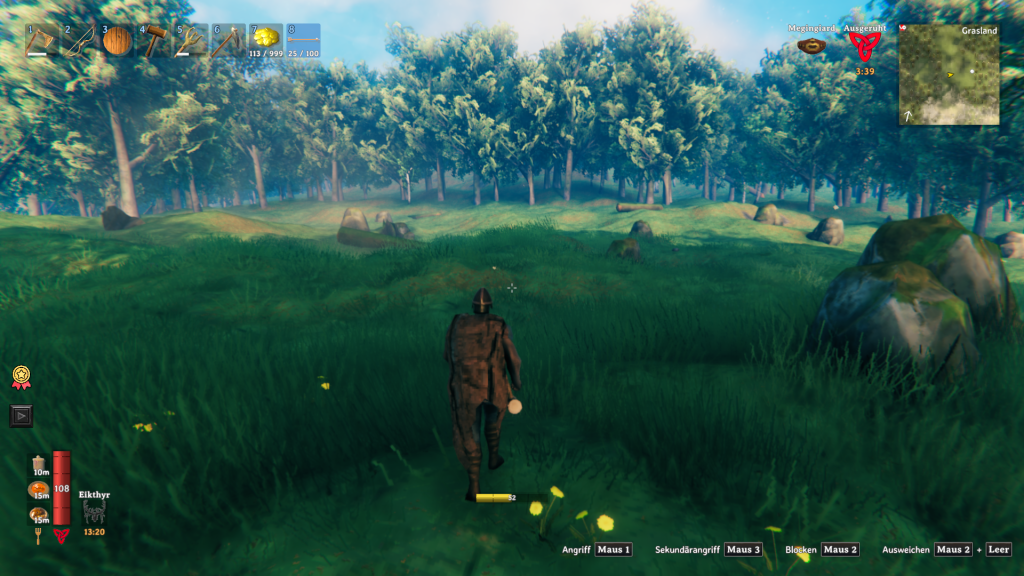Select the wooden hammer hotbar slot
The width and height of the screenshot is (1024, 576).
pos(153,40)
